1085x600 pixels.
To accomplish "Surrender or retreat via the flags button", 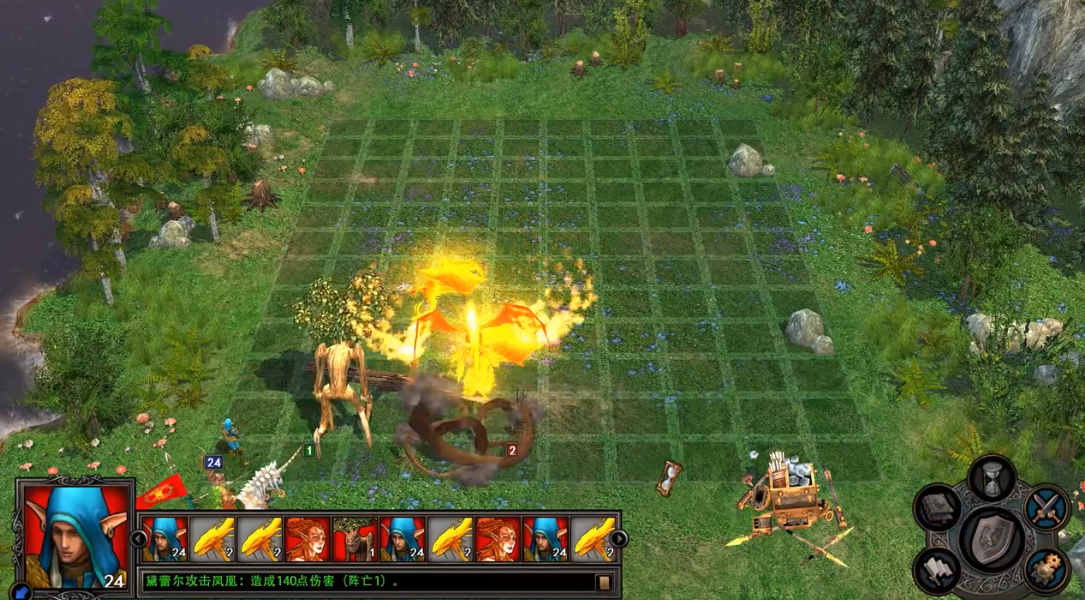I will tap(938, 569).
